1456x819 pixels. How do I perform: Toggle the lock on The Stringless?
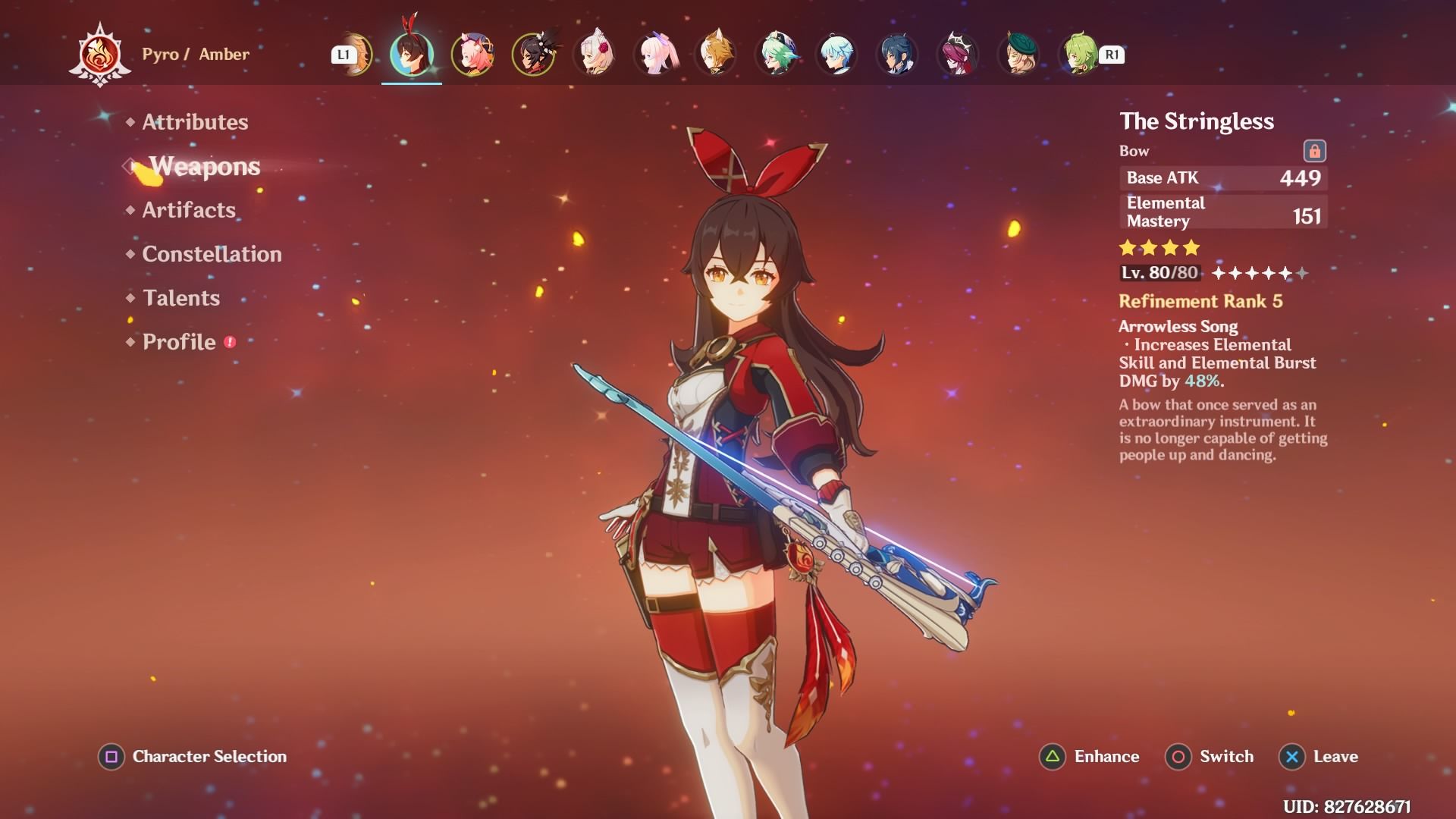click(x=1314, y=151)
